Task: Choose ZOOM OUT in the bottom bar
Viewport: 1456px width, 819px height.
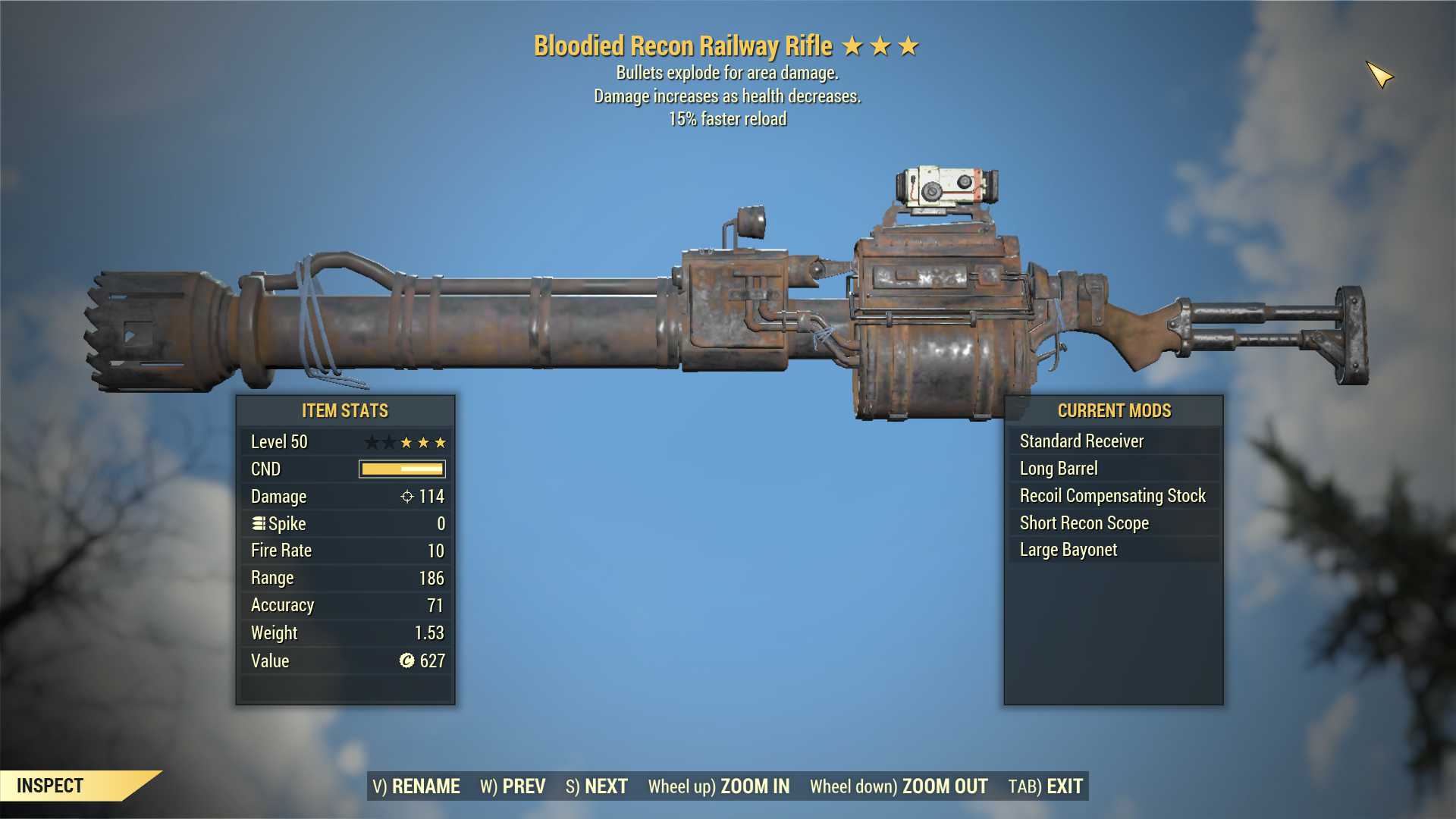Action: [x=899, y=786]
